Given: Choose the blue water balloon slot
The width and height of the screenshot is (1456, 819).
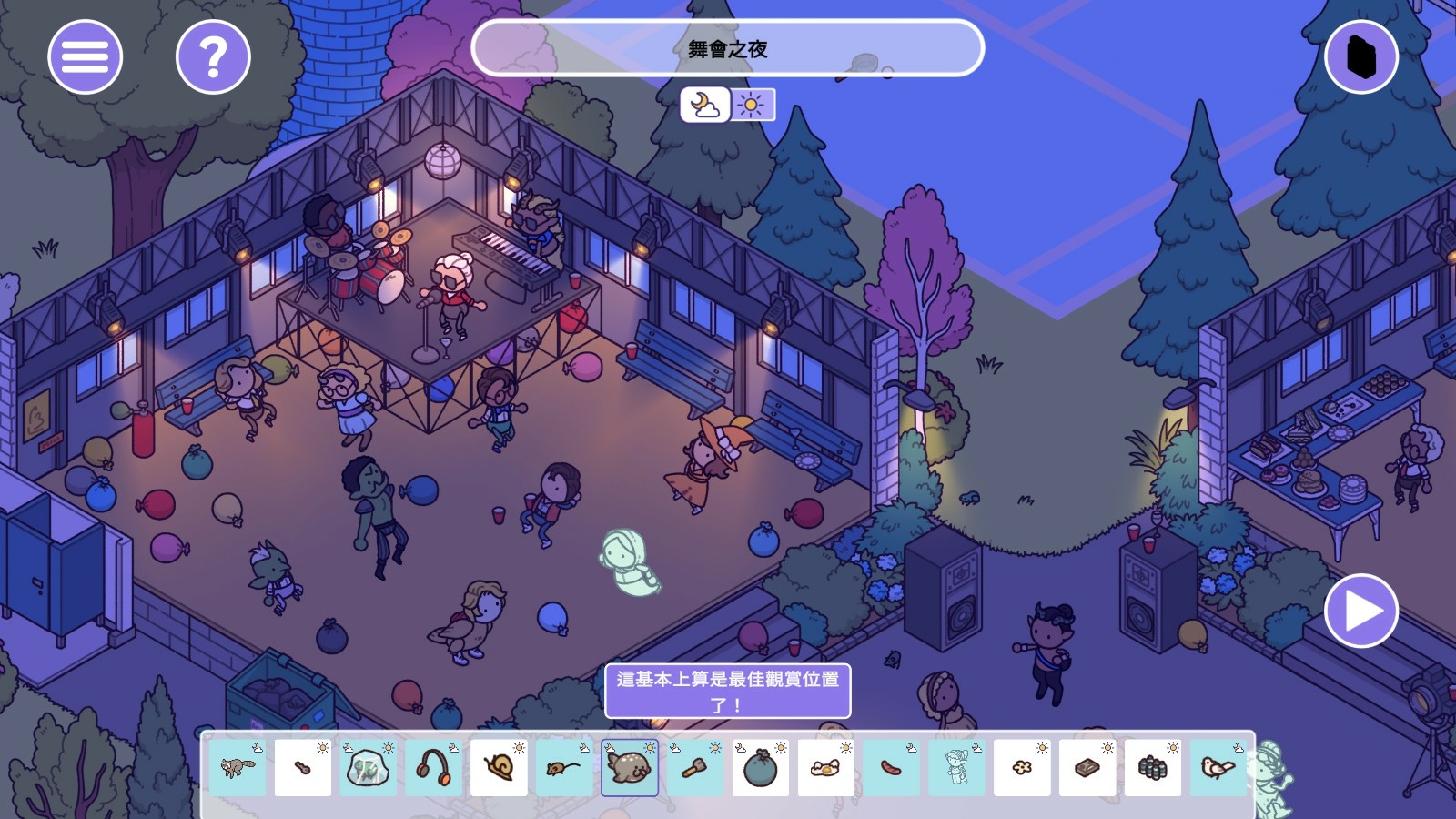Looking at the screenshot, I should point(761,767).
